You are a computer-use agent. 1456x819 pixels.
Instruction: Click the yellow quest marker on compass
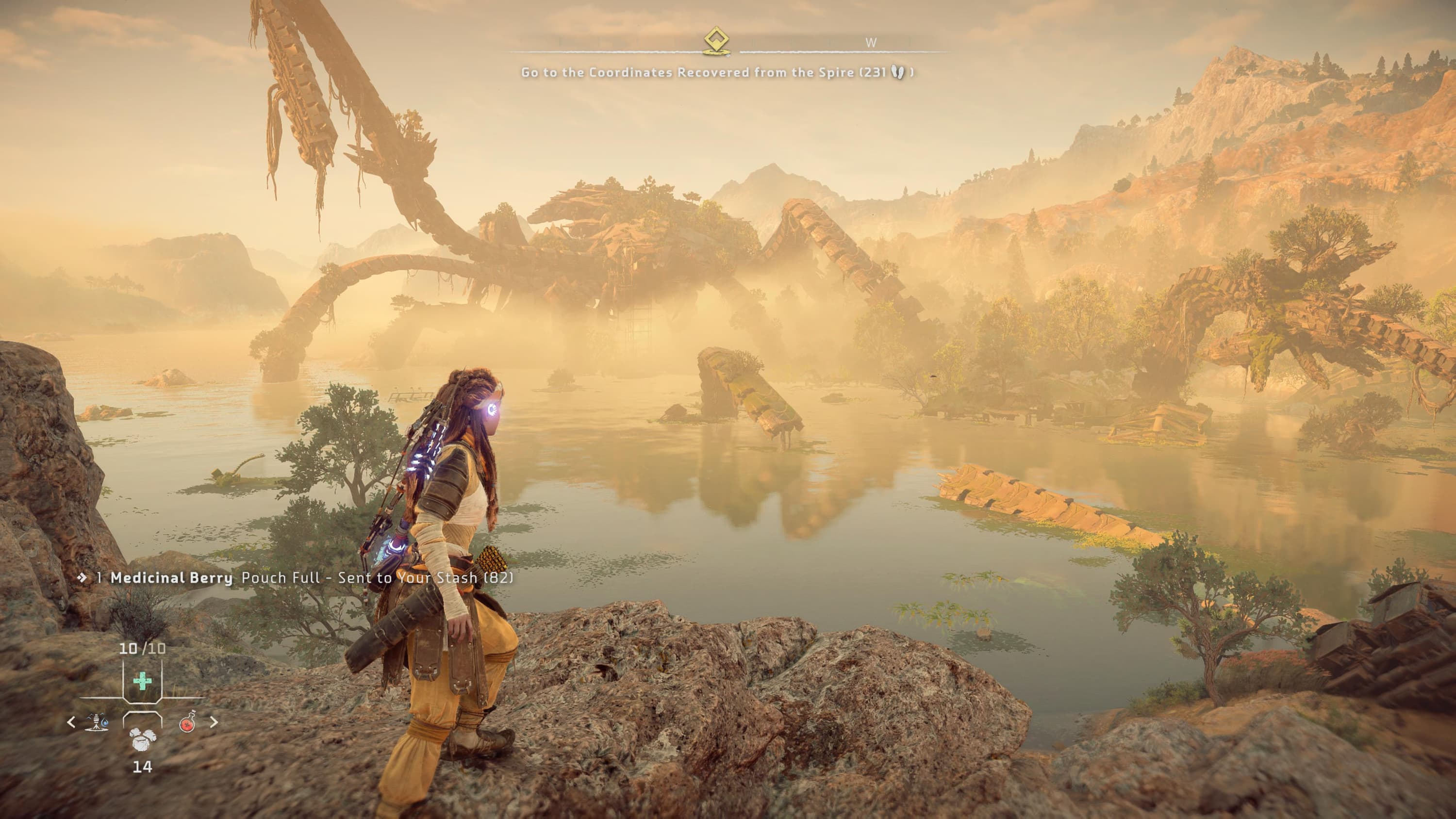717,41
